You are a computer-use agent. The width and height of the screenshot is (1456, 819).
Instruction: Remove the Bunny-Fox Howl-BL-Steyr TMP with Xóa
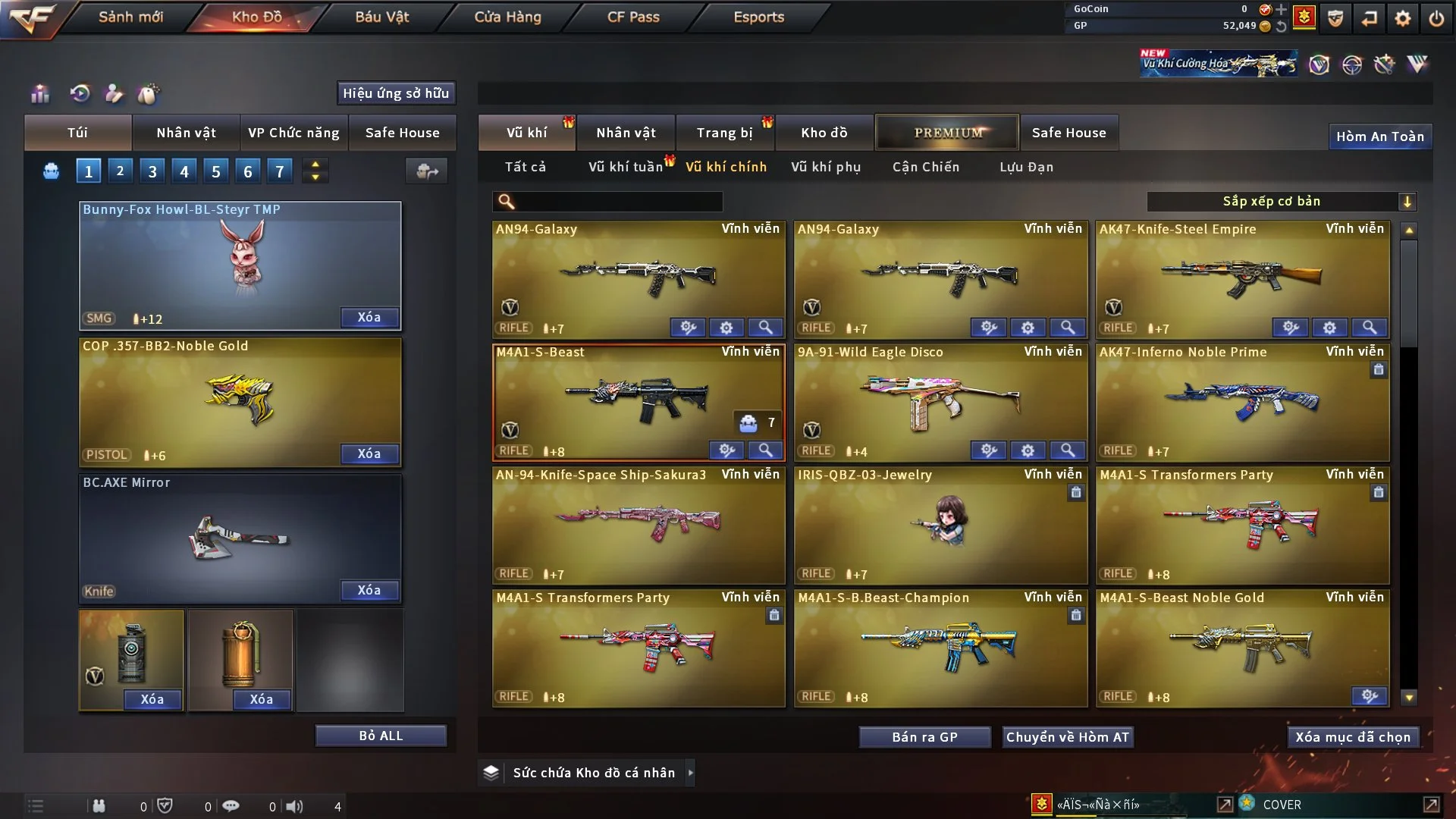coord(369,318)
